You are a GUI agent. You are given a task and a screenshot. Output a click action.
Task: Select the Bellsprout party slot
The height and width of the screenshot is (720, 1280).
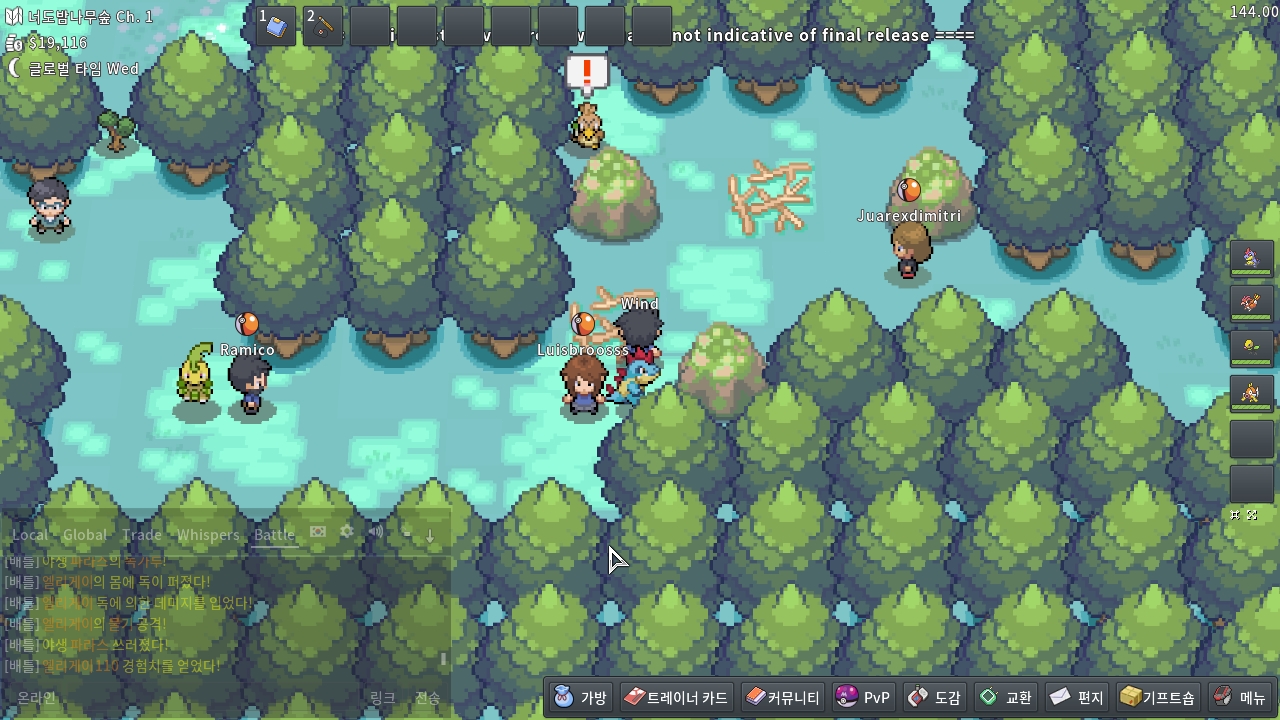click(x=1251, y=347)
